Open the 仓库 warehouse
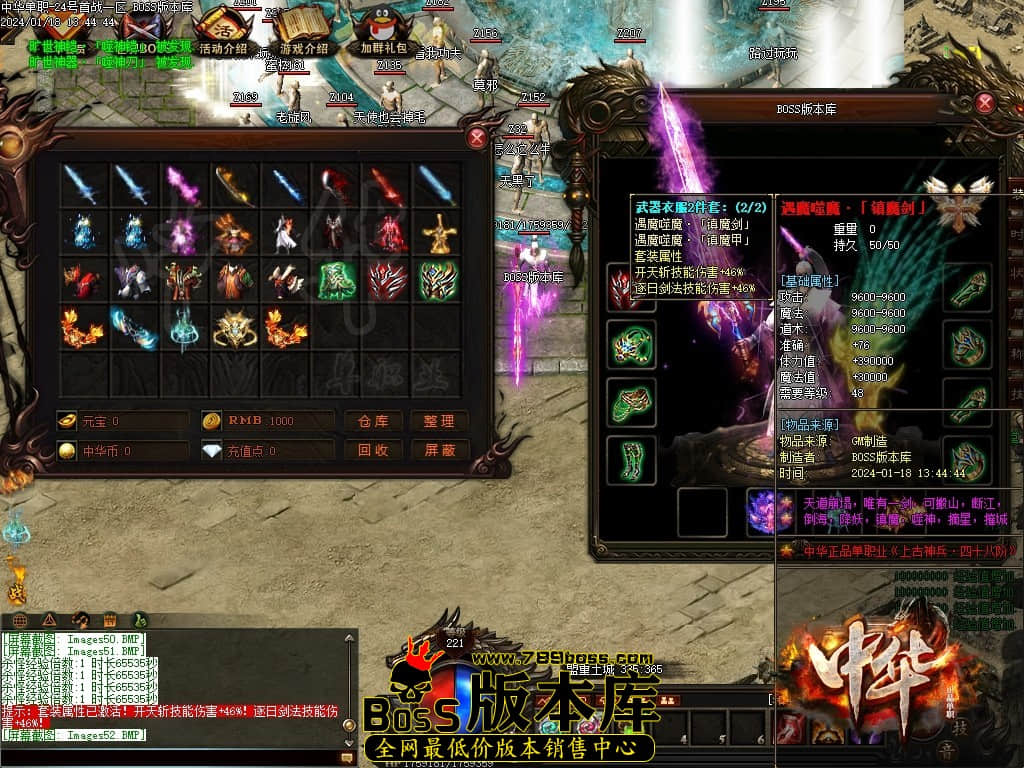This screenshot has width=1024, height=768. coord(373,421)
